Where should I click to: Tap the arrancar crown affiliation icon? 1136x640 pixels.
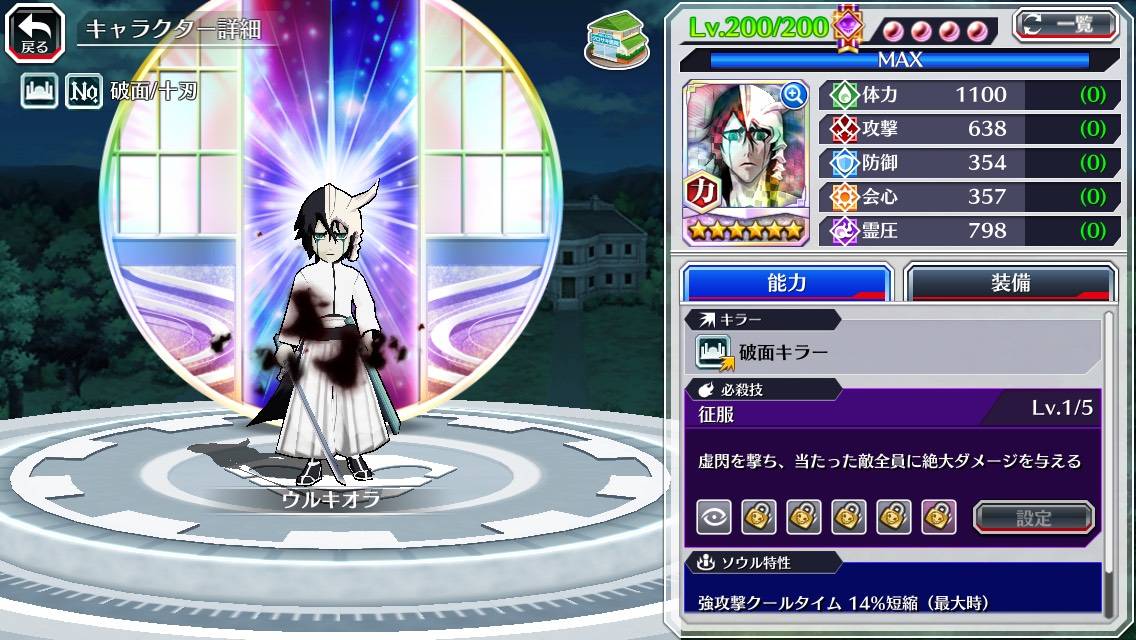click(40, 93)
